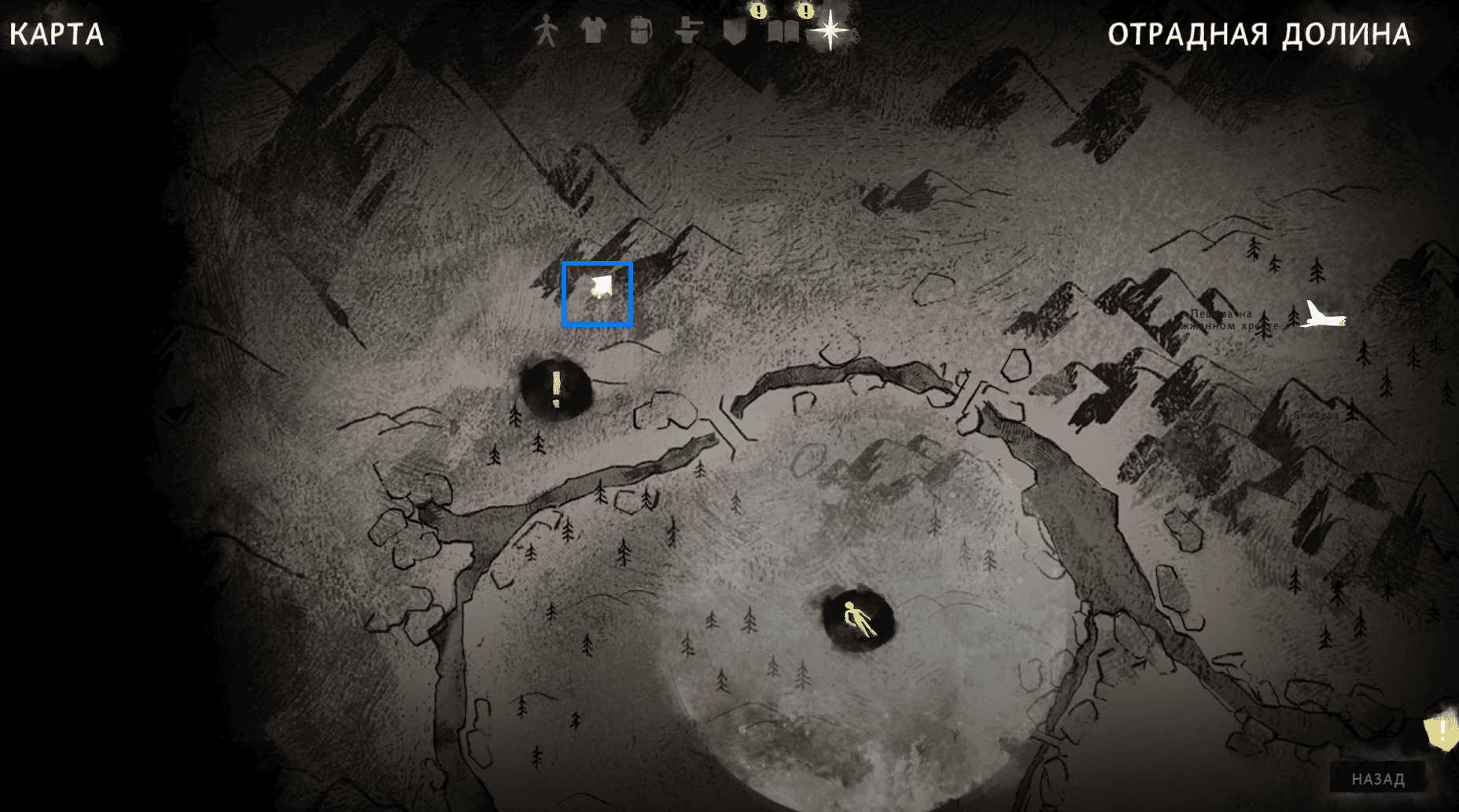Select the player position figure marker
The image size is (1459, 812).
[857, 620]
